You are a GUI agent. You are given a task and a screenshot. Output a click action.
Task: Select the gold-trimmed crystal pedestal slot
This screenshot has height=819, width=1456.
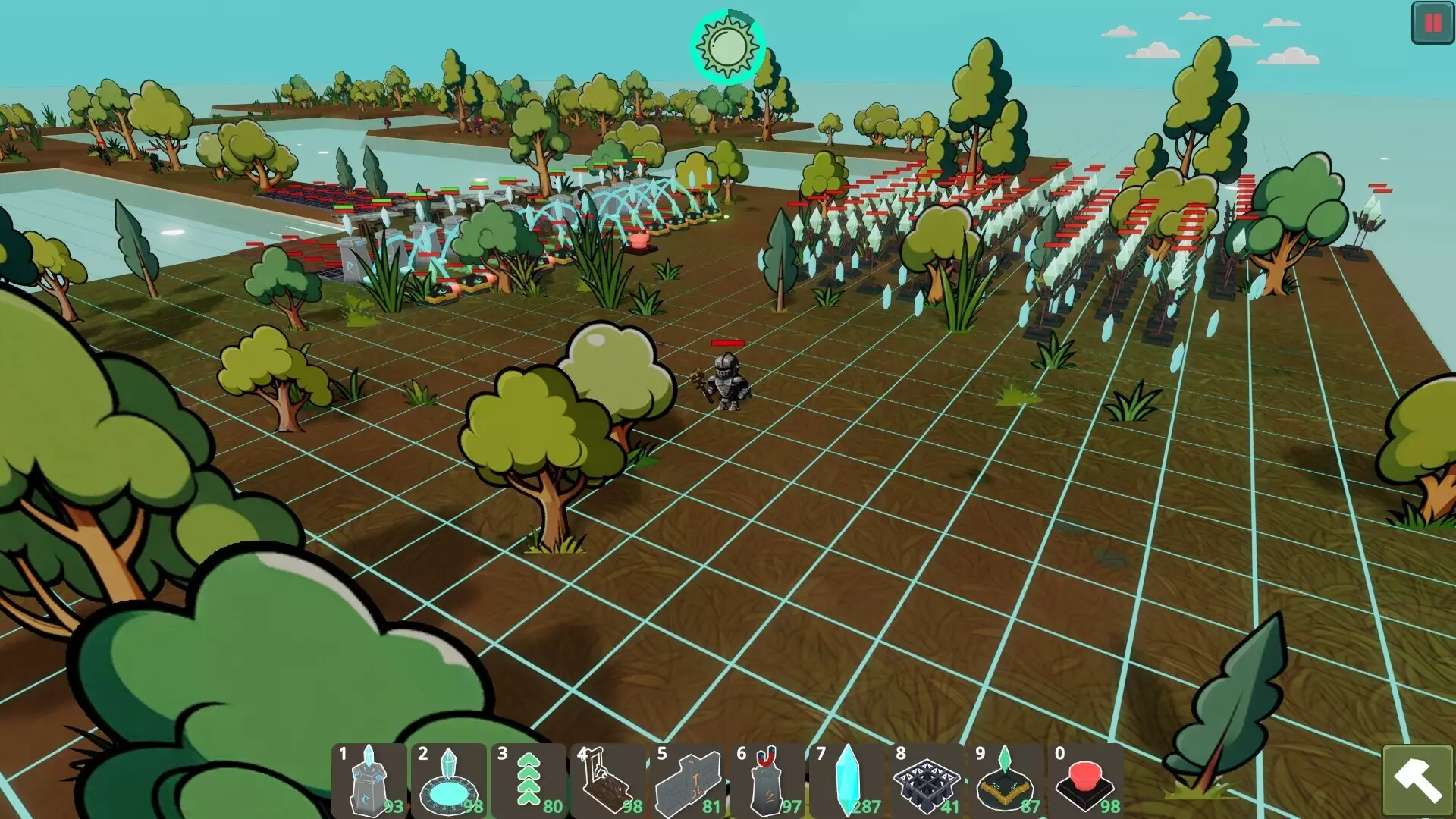1006,780
